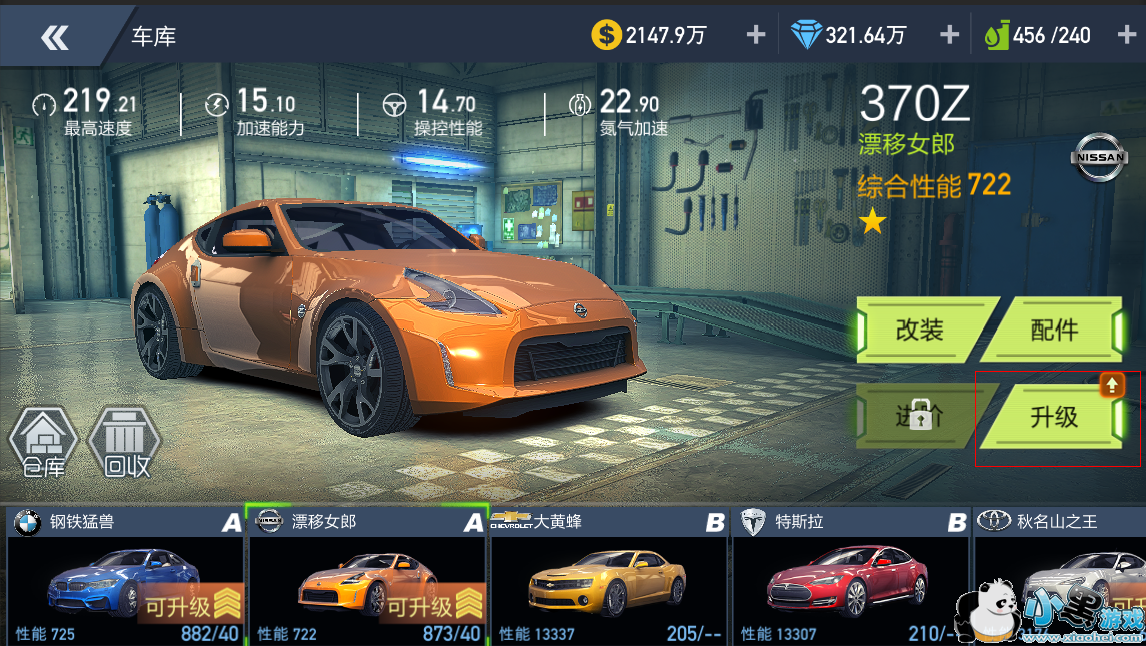Viewport: 1146px width, 646px height.
Task: Go back with the double-arrow button
Action: [x=55, y=38]
